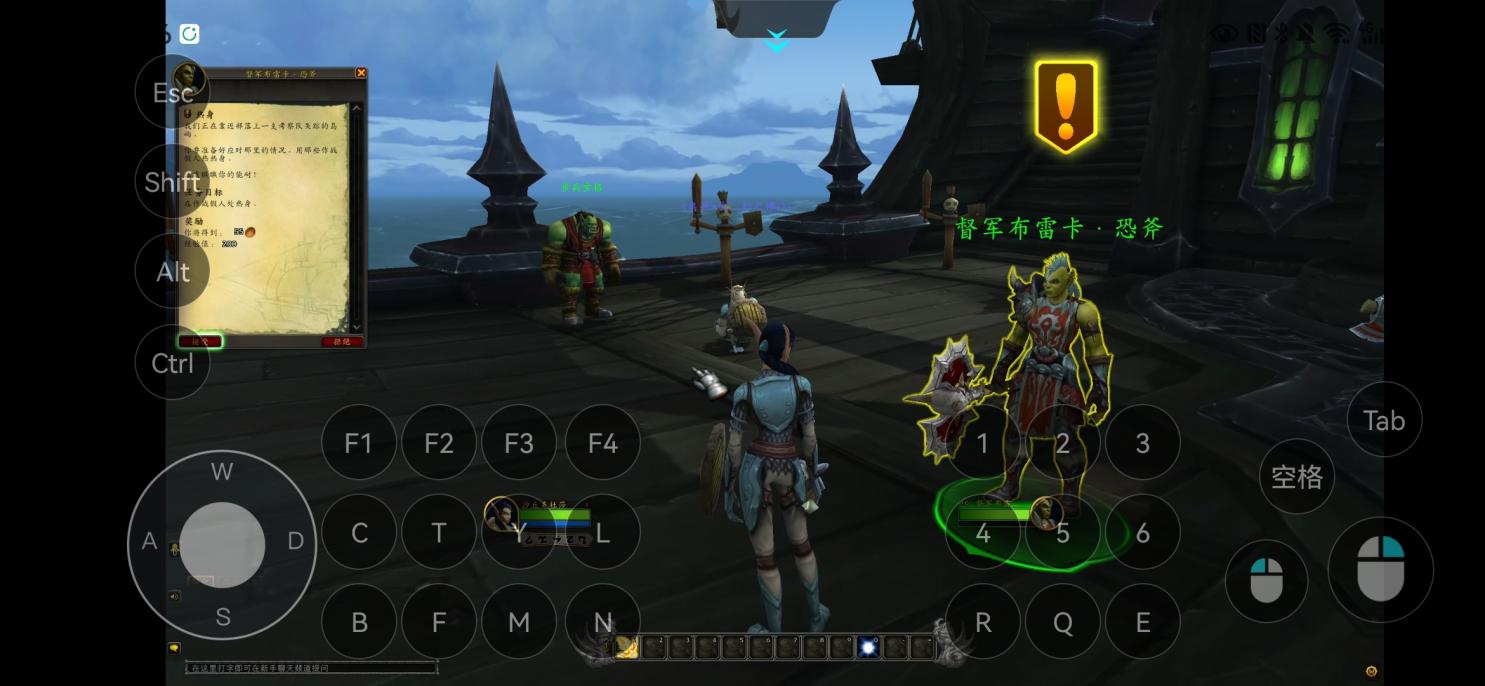
Task: Open the chat bubble icon above the chat box
Action: 174,648
